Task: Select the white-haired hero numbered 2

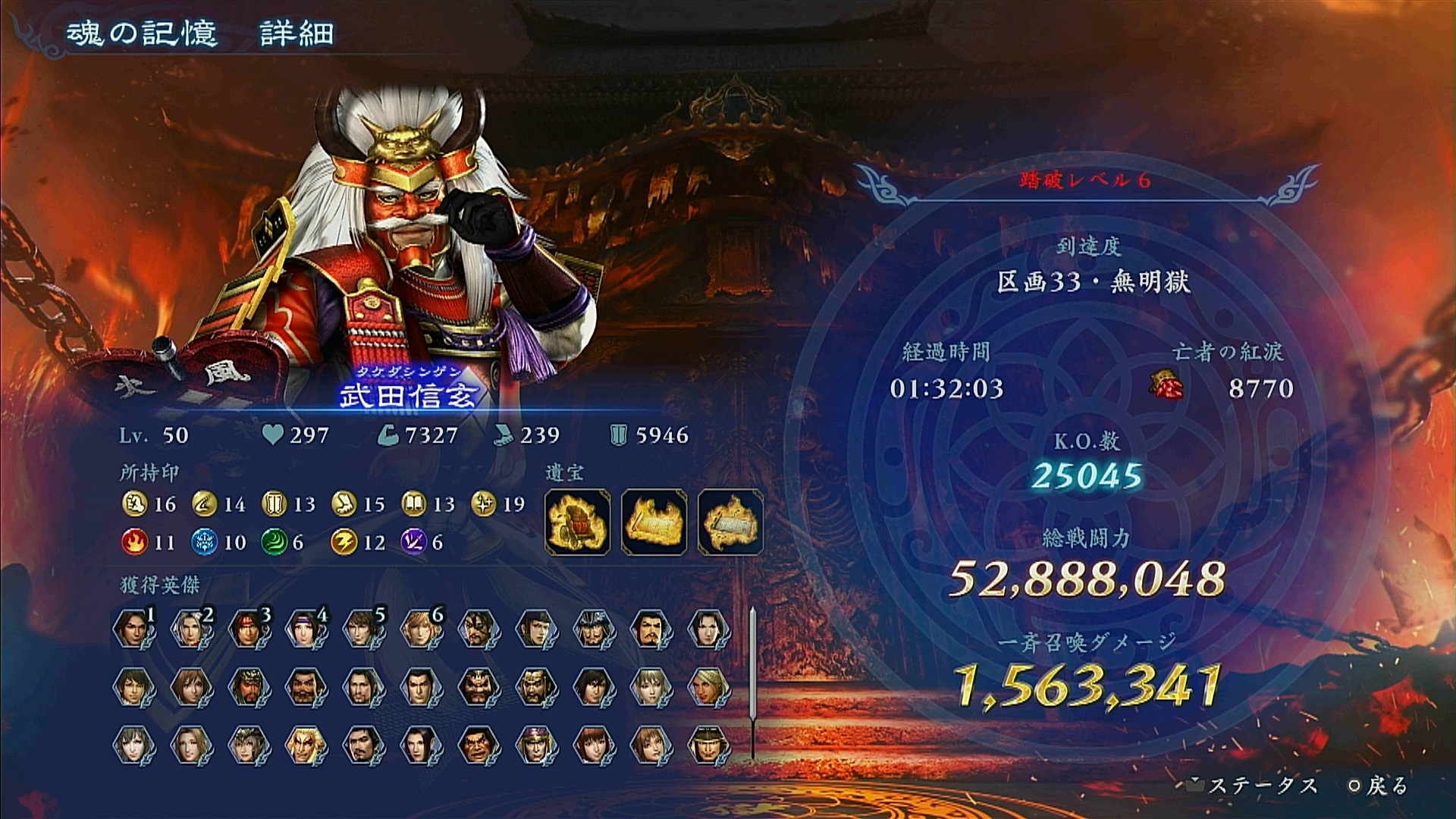Action: point(191,629)
